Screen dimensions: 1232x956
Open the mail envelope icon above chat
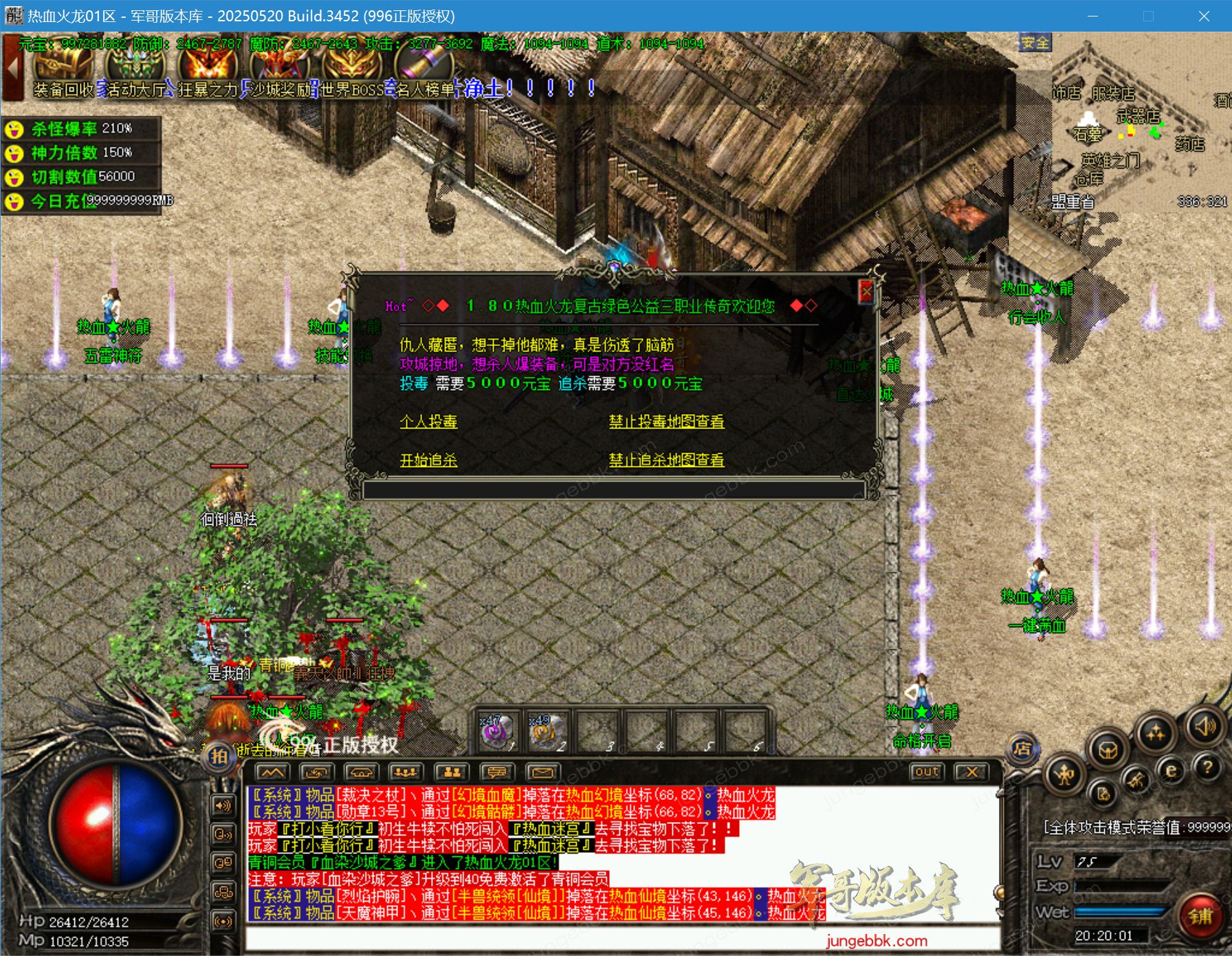click(541, 772)
